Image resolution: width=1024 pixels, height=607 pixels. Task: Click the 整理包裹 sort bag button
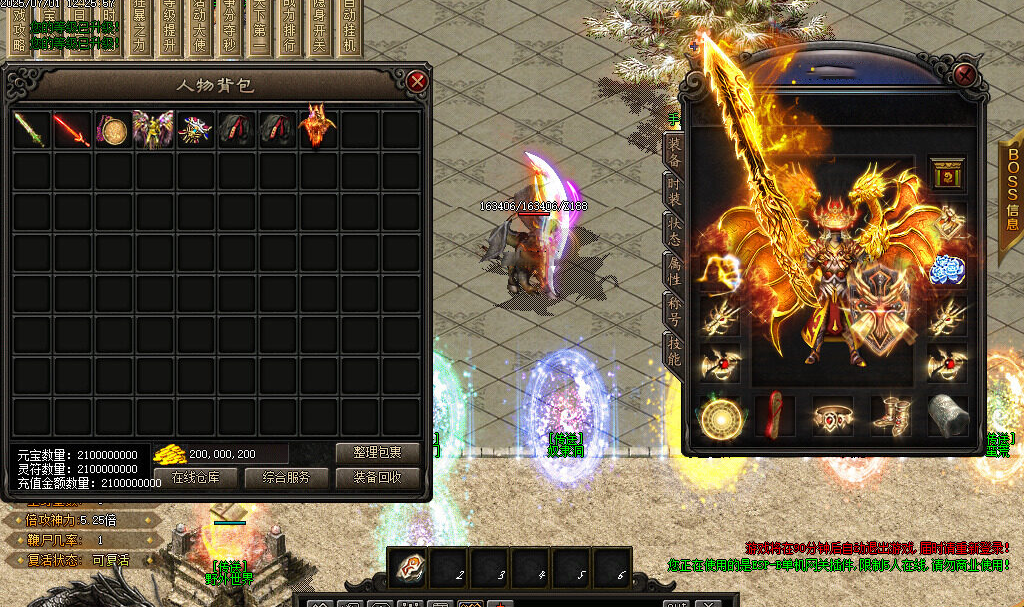[377, 453]
